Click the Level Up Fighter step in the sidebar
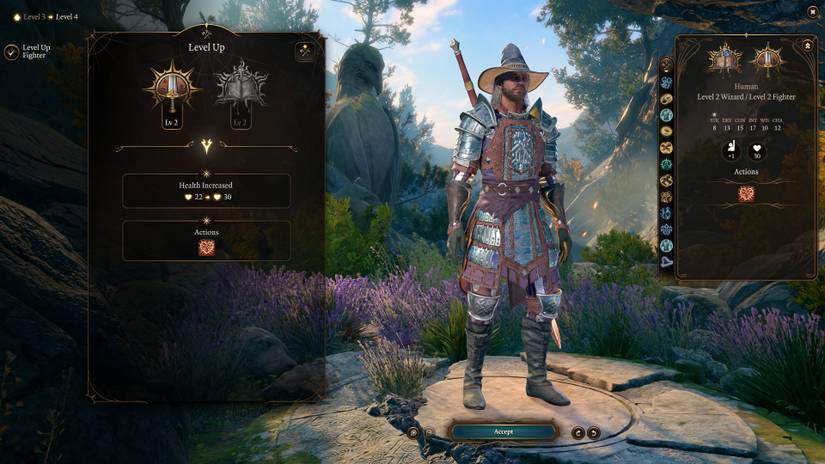The width and height of the screenshot is (825, 464). (12, 52)
